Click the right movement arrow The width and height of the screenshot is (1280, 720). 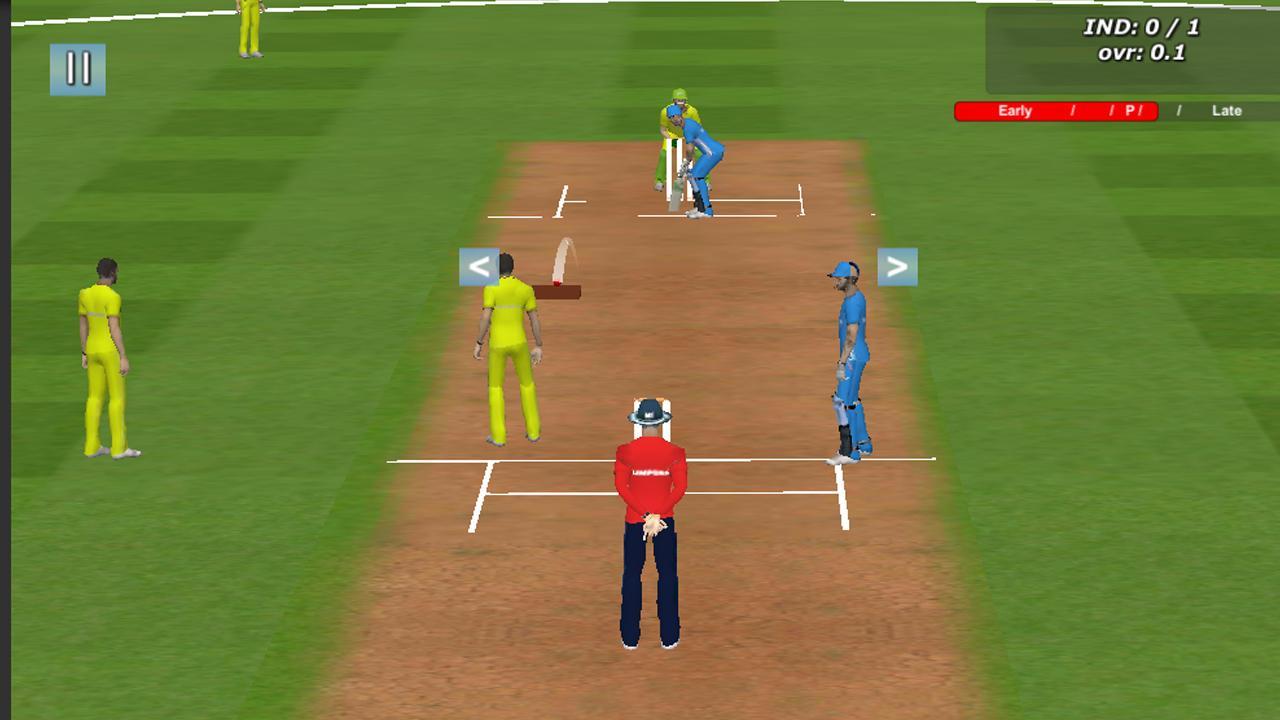tap(897, 266)
